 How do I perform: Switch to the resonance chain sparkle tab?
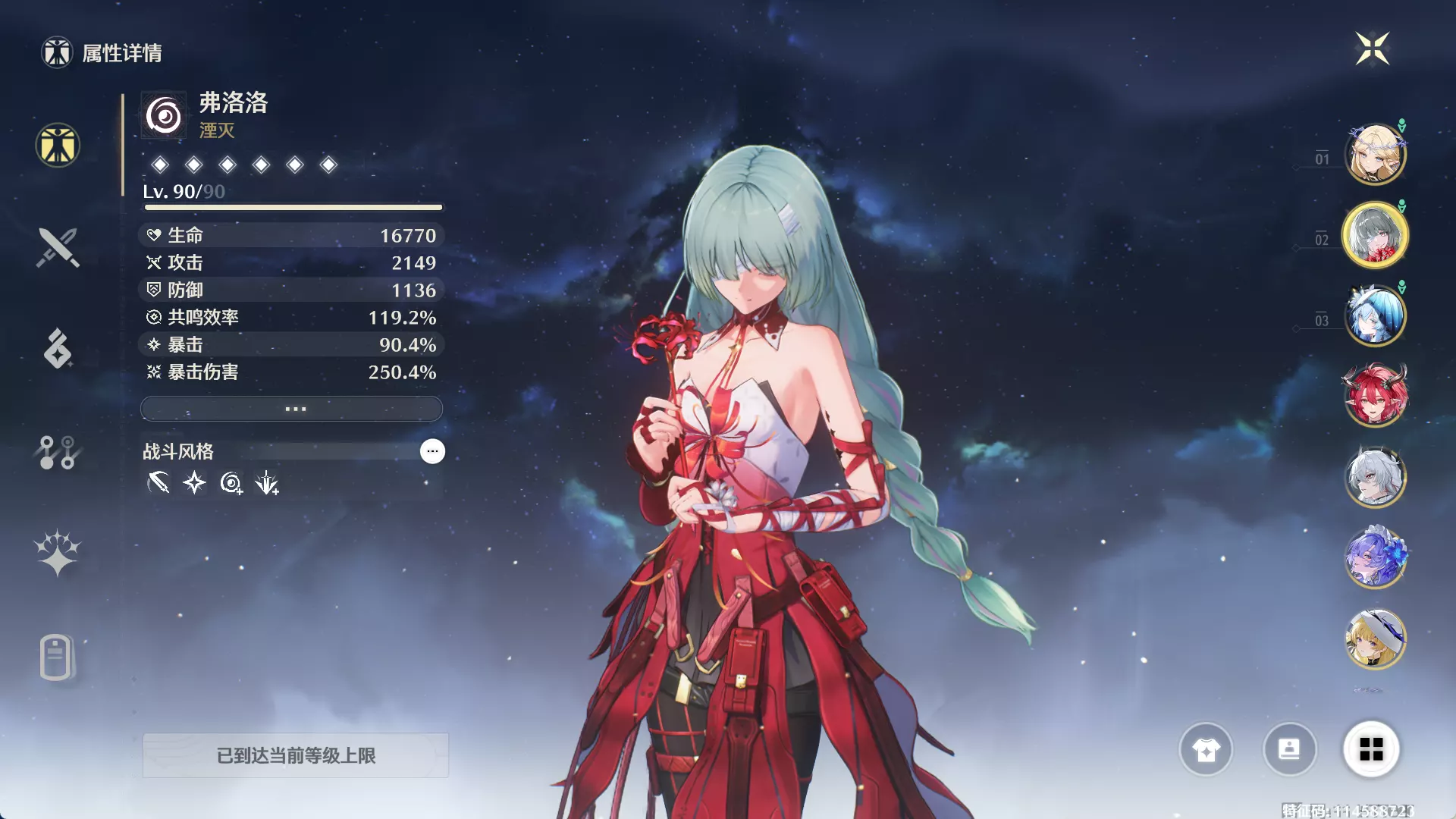click(x=58, y=553)
